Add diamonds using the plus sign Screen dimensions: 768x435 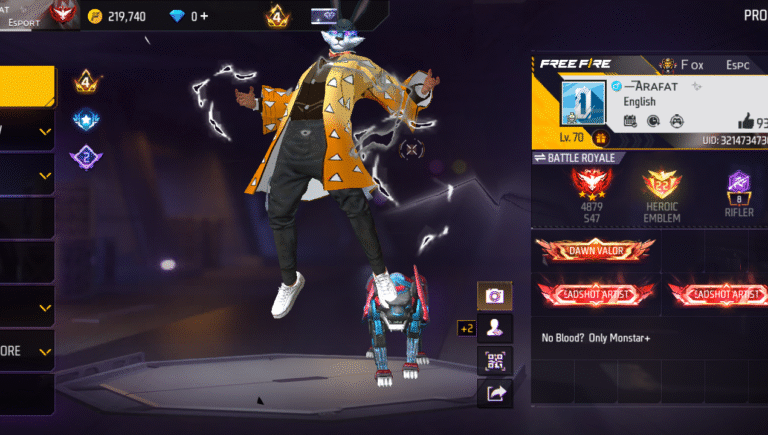tap(204, 16)
